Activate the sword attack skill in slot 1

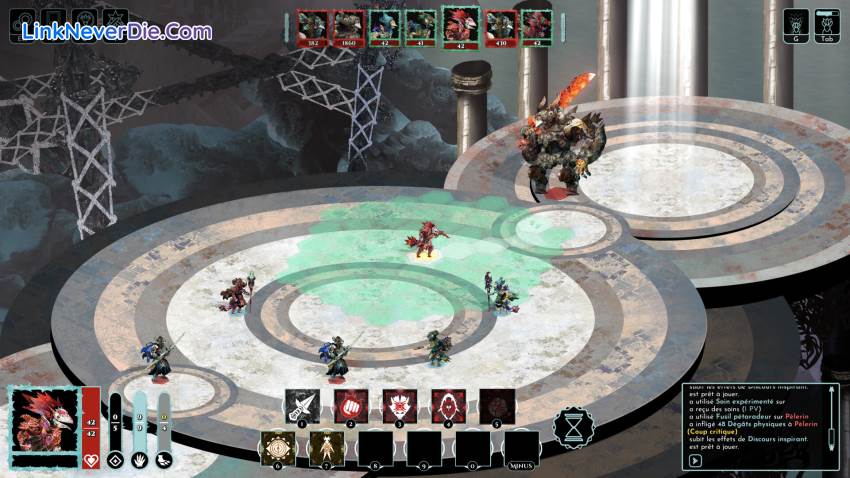click(302, 405)
